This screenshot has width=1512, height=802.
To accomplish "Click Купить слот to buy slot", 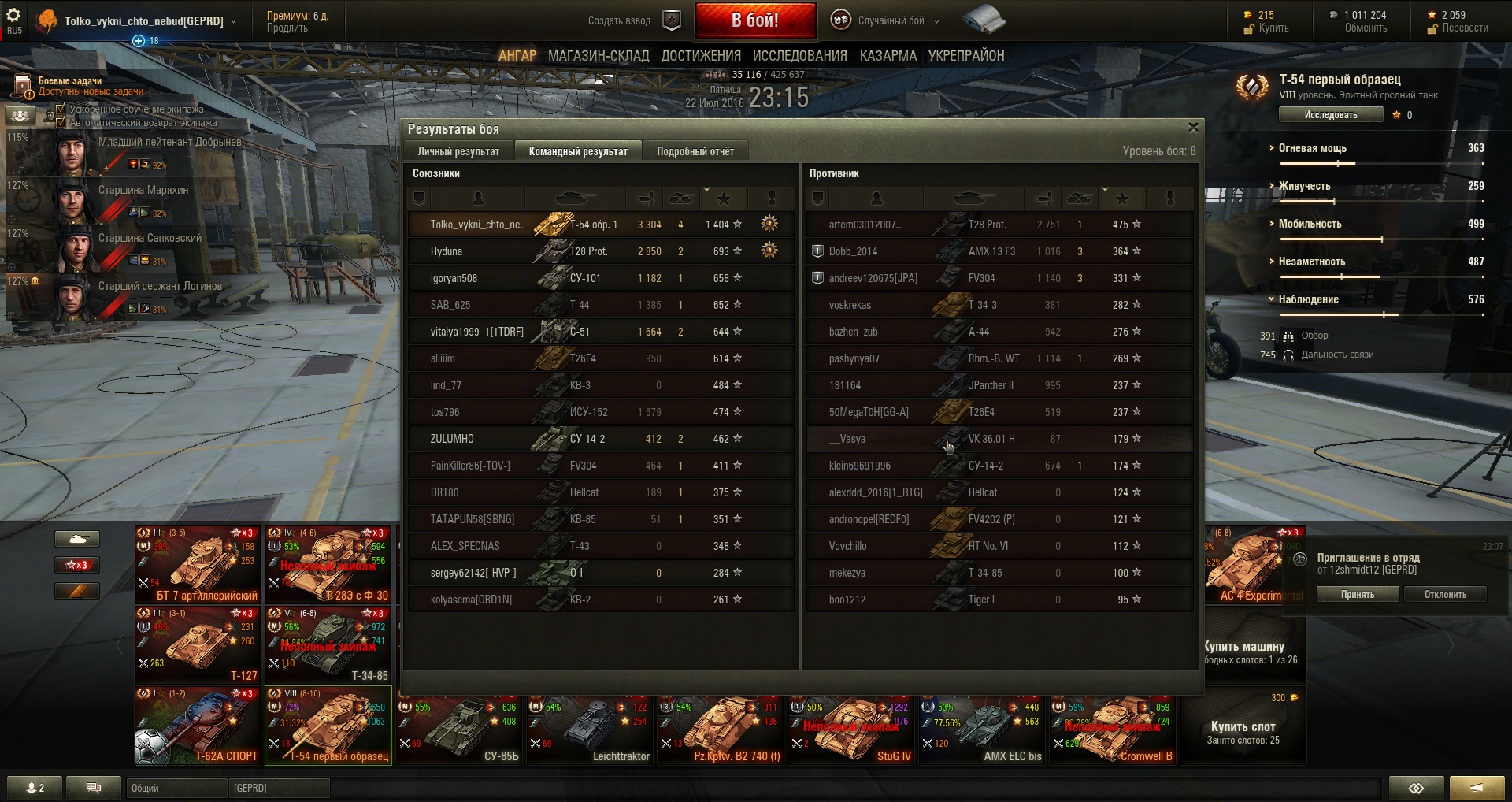I will (x=1243, y=727).
